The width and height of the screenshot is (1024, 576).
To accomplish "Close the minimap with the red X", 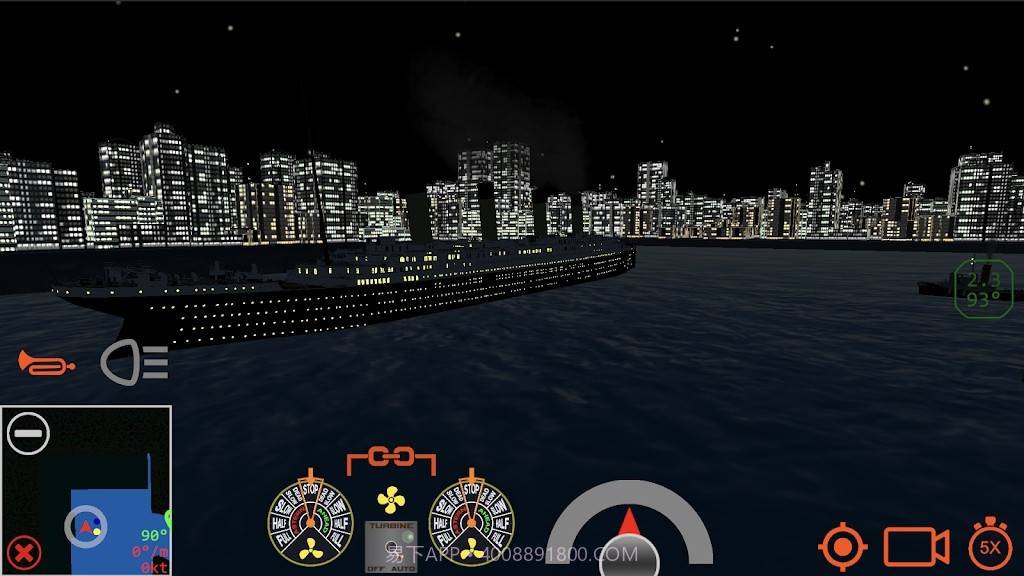I will (24, 550).
